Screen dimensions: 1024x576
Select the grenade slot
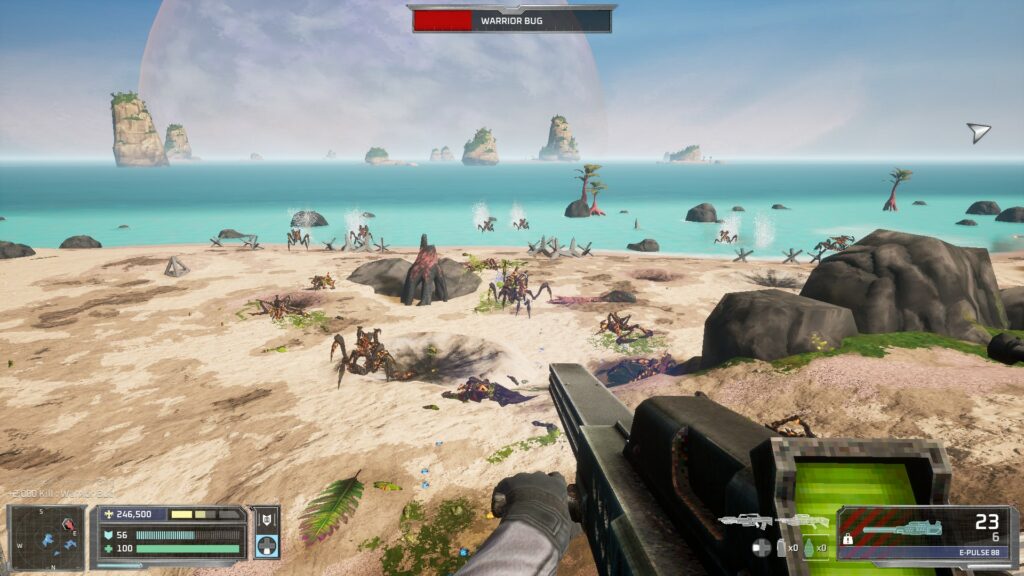pyautogui.click(x=810, y=548)
